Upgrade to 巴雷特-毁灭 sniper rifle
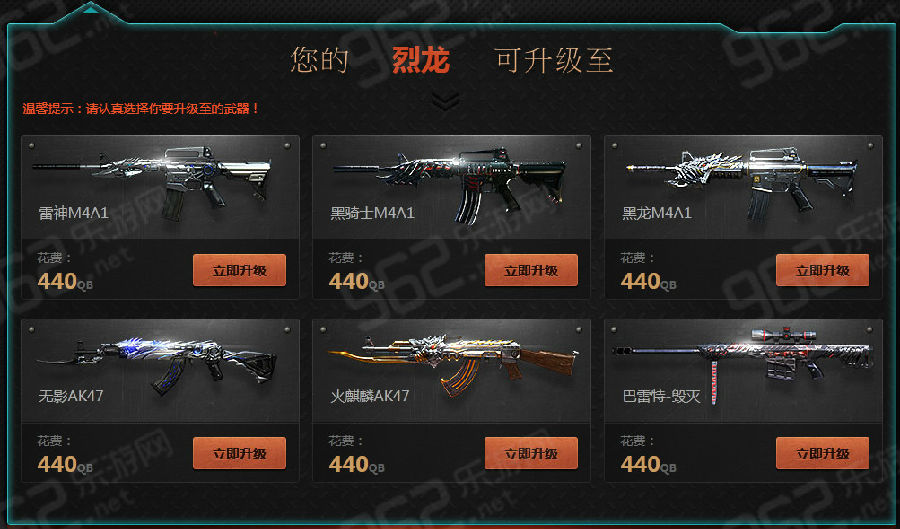Image resolution: width=900 pixels, height=529 pixels. click(x=822, y=453)
